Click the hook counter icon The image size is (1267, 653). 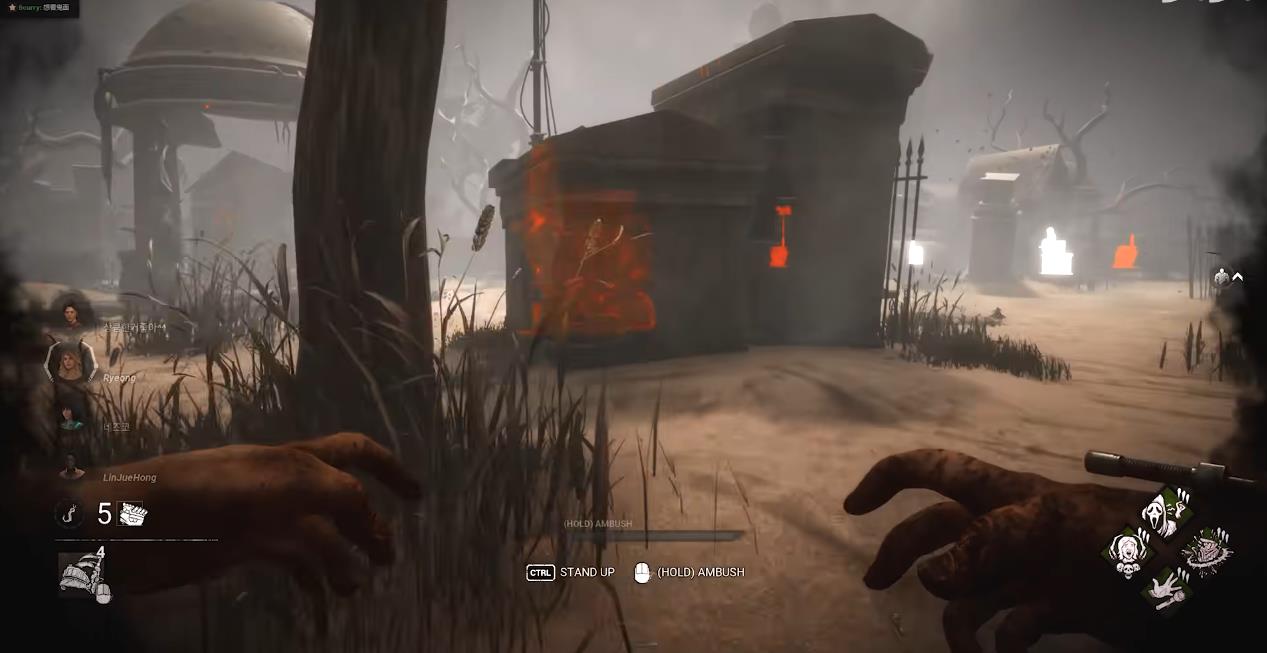pos(69,514)
